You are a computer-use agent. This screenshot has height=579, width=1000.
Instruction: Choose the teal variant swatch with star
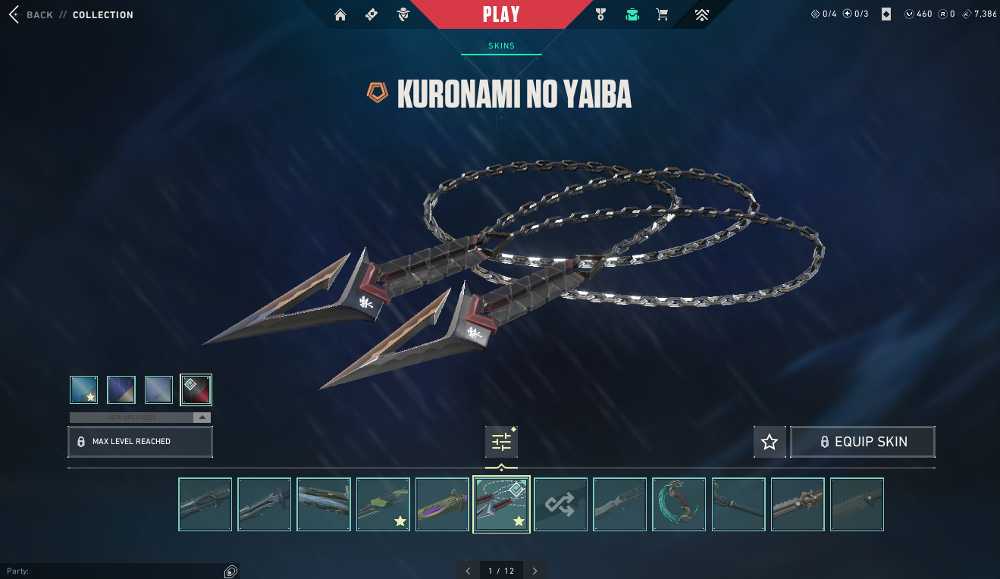pos(84,389)
